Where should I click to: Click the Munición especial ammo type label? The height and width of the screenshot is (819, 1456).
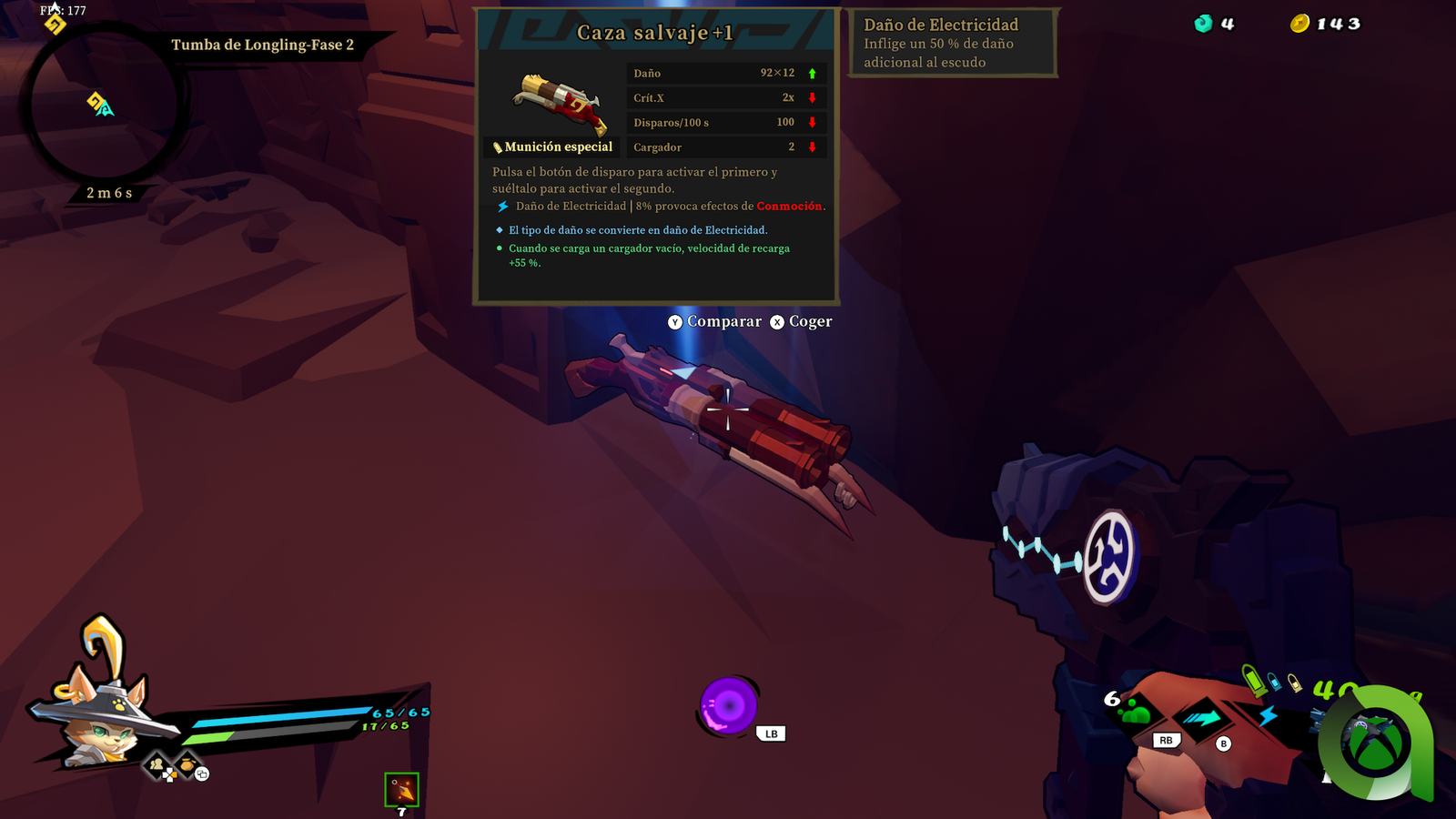click(x=552, y=147)
